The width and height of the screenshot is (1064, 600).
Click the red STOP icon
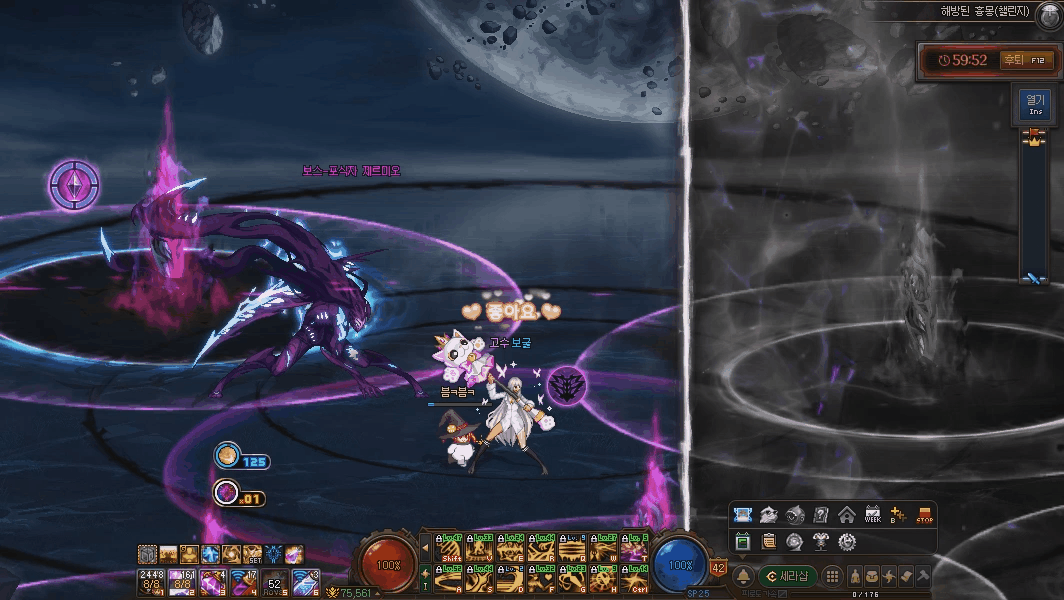click(924, 515)
